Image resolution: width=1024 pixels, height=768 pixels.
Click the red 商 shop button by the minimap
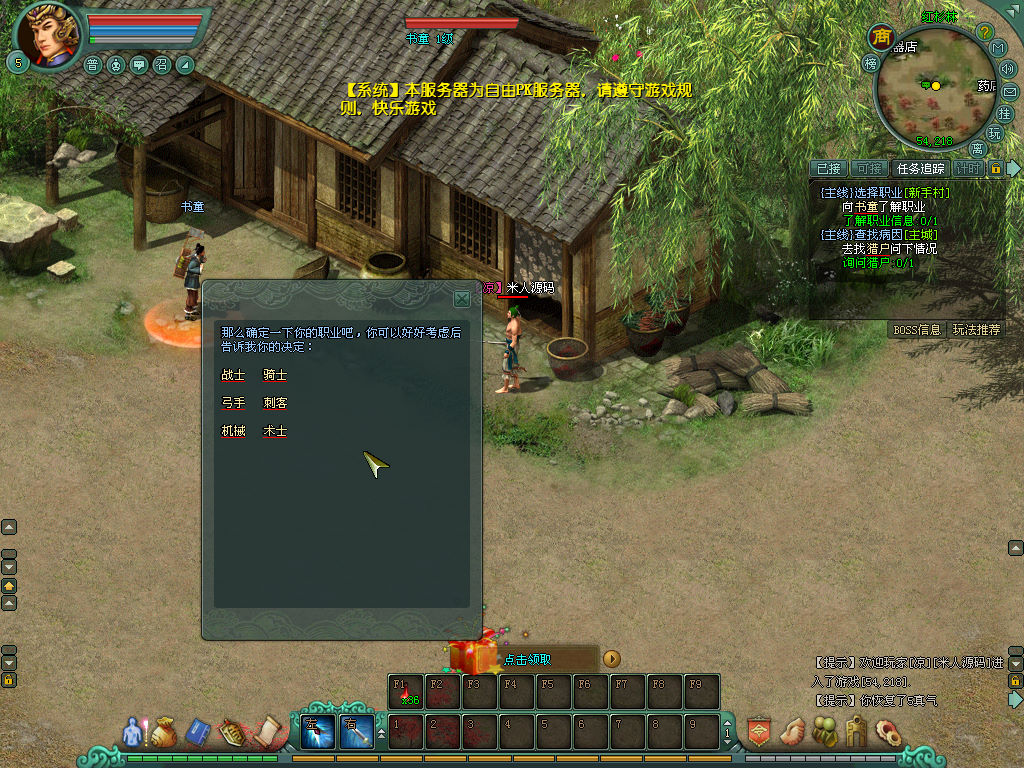pyautogui.click(x=881, y=38)
